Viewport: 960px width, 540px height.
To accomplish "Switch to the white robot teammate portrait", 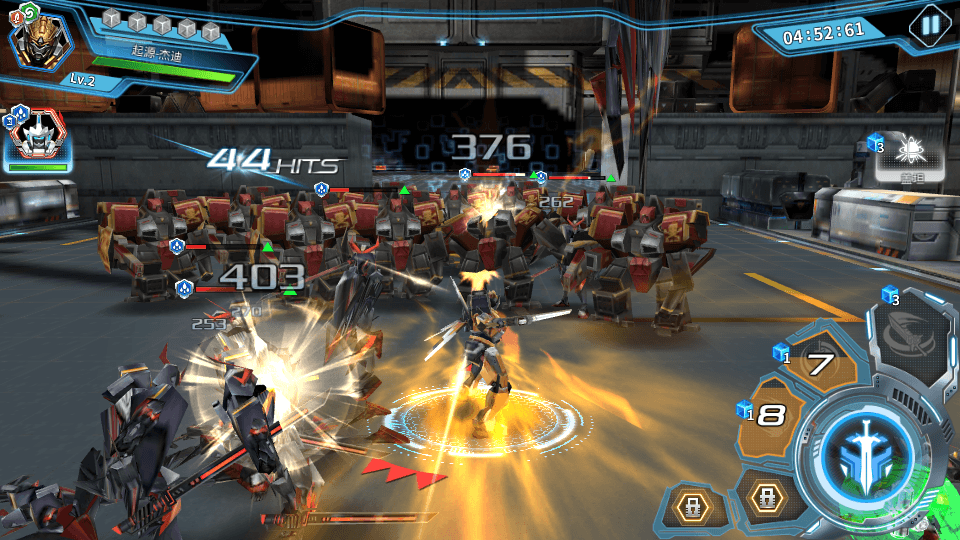I will point(38,140).
